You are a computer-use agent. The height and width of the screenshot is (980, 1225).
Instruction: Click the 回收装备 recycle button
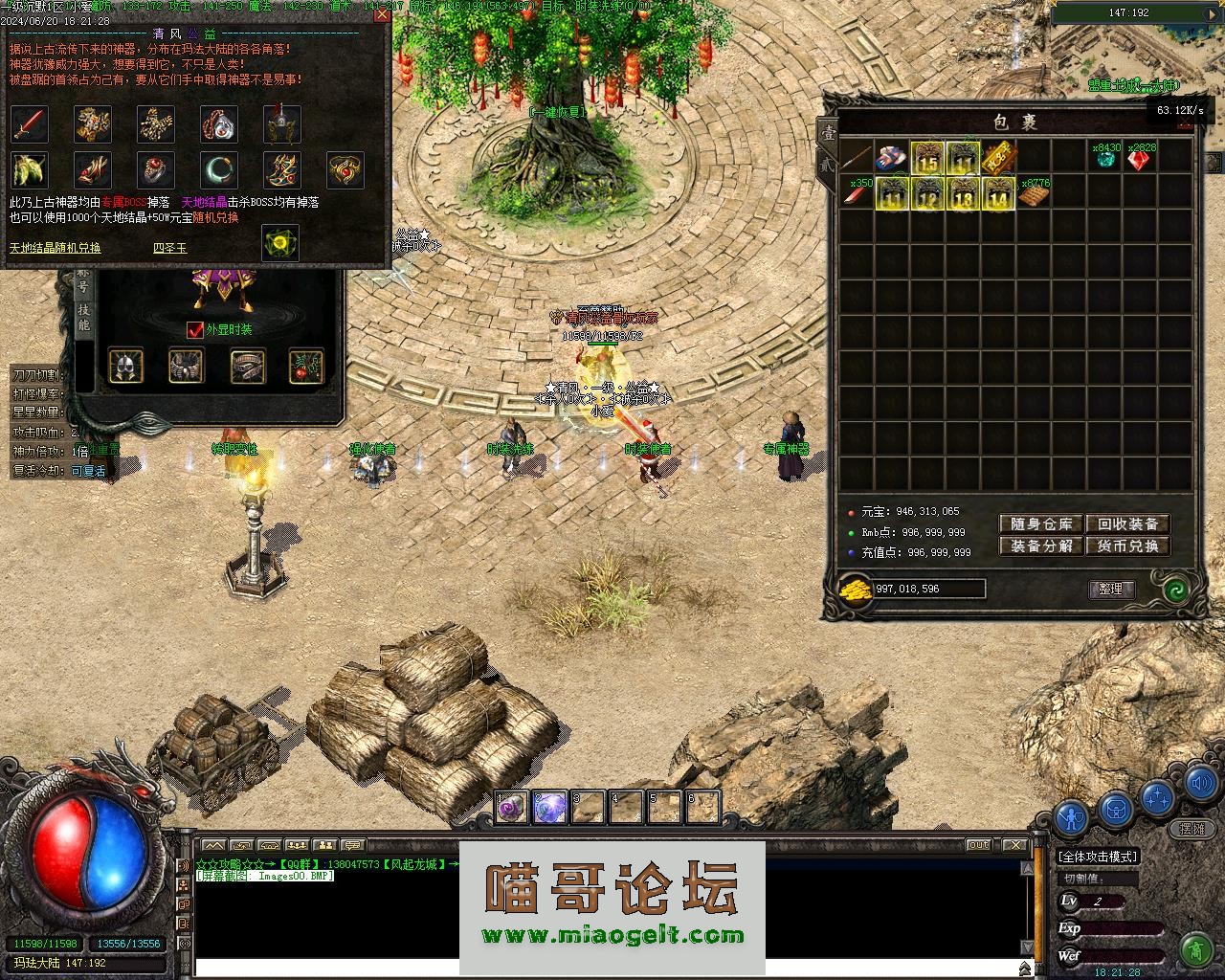click(1128, 524)
